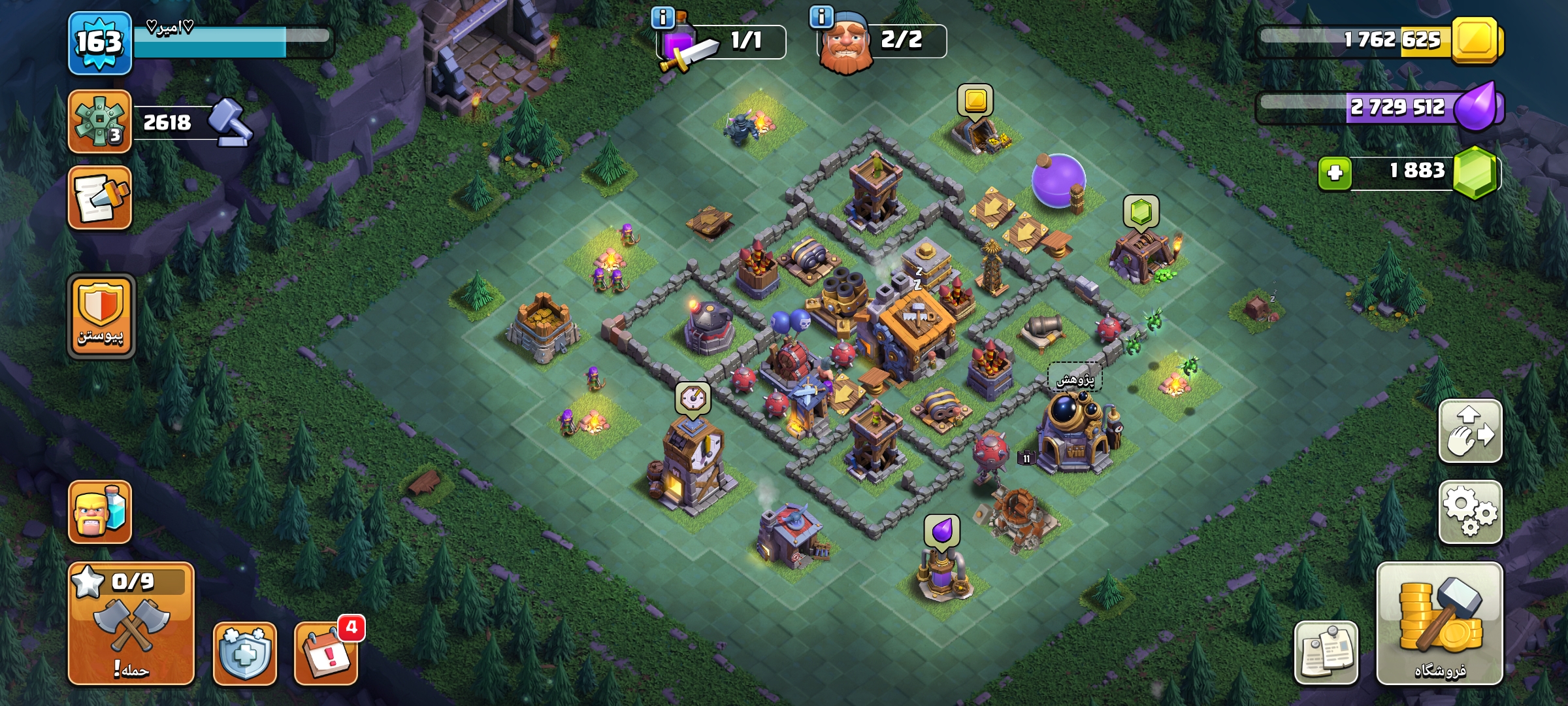Open the shop with the hammer and coins

click(x=1439, y=624)
